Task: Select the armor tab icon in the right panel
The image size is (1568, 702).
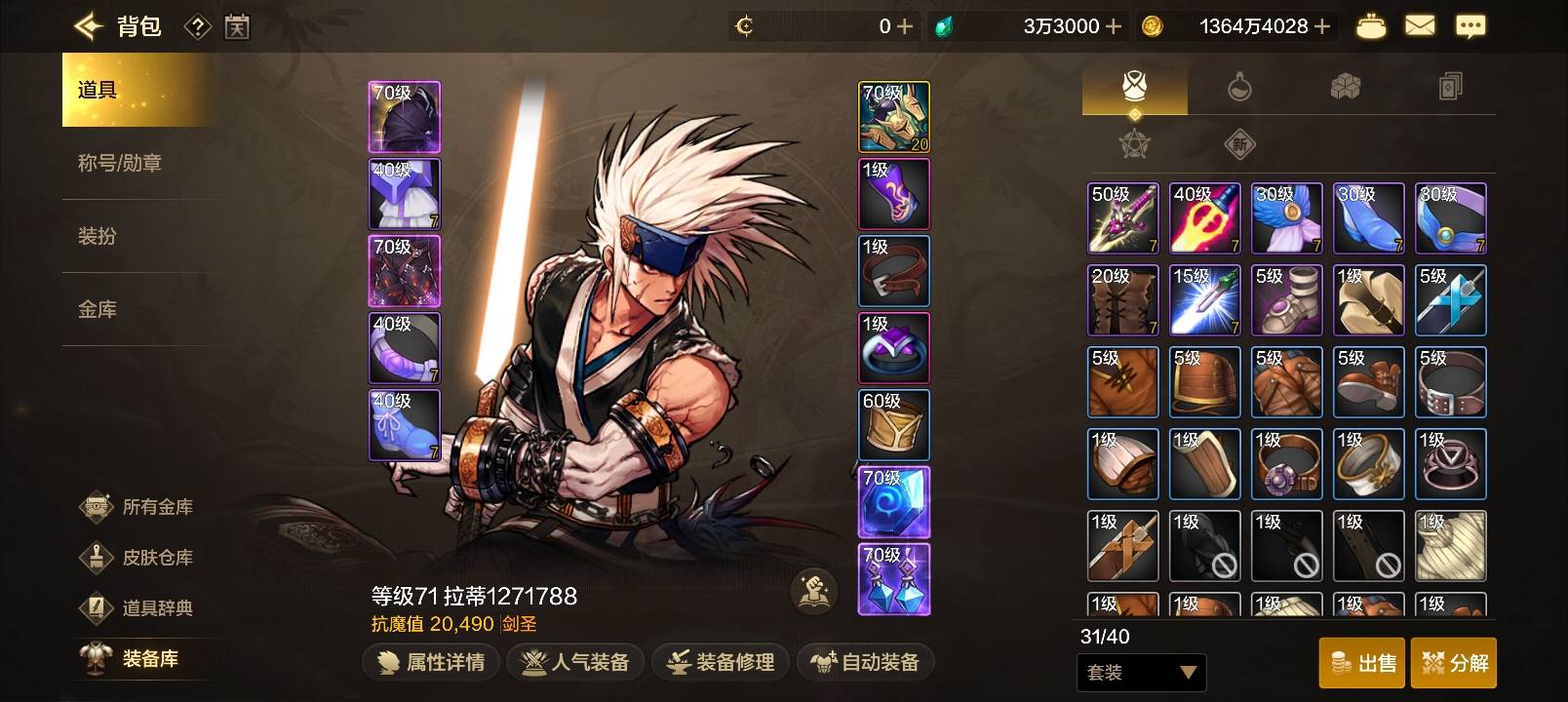Action: pos(1133,87)
